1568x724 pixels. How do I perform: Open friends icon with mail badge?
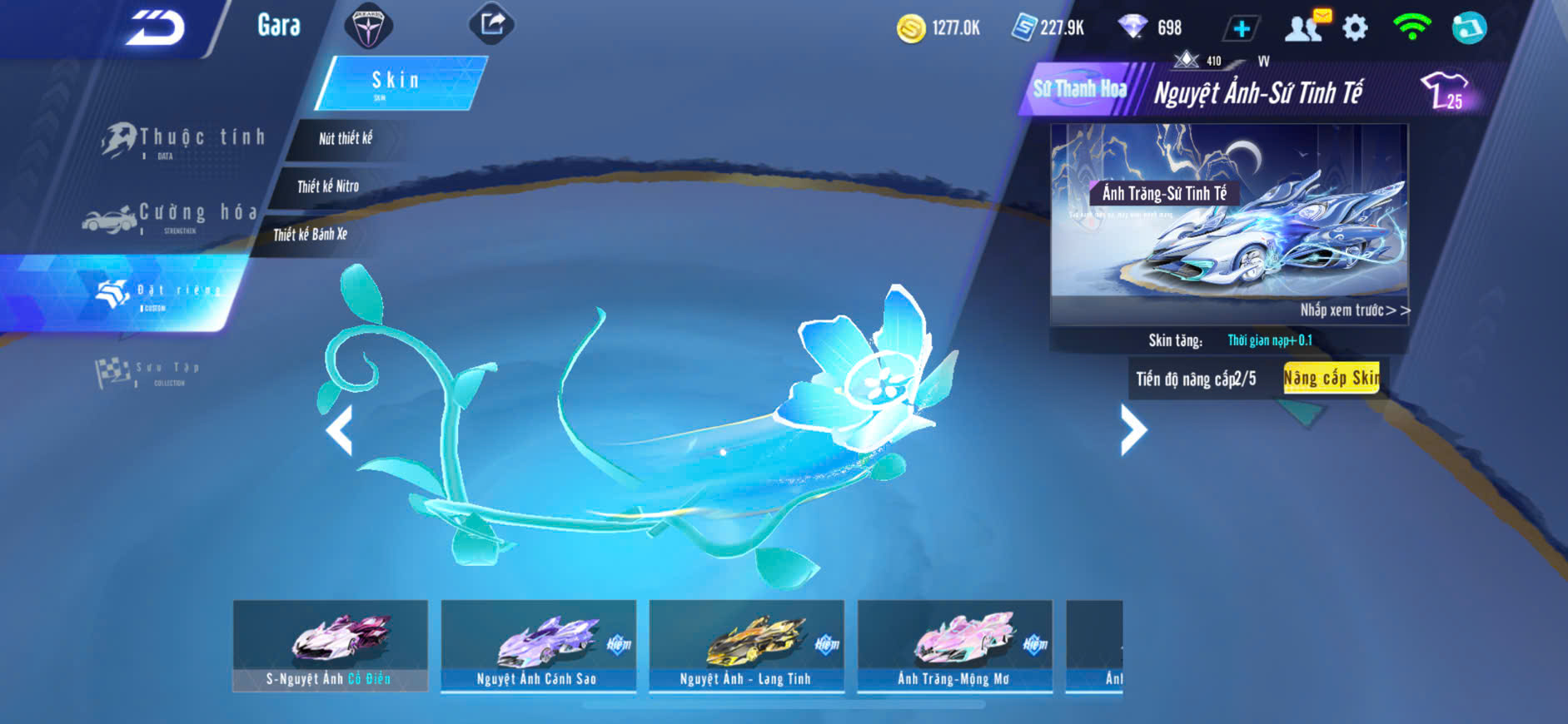[x=1306, y=27]
